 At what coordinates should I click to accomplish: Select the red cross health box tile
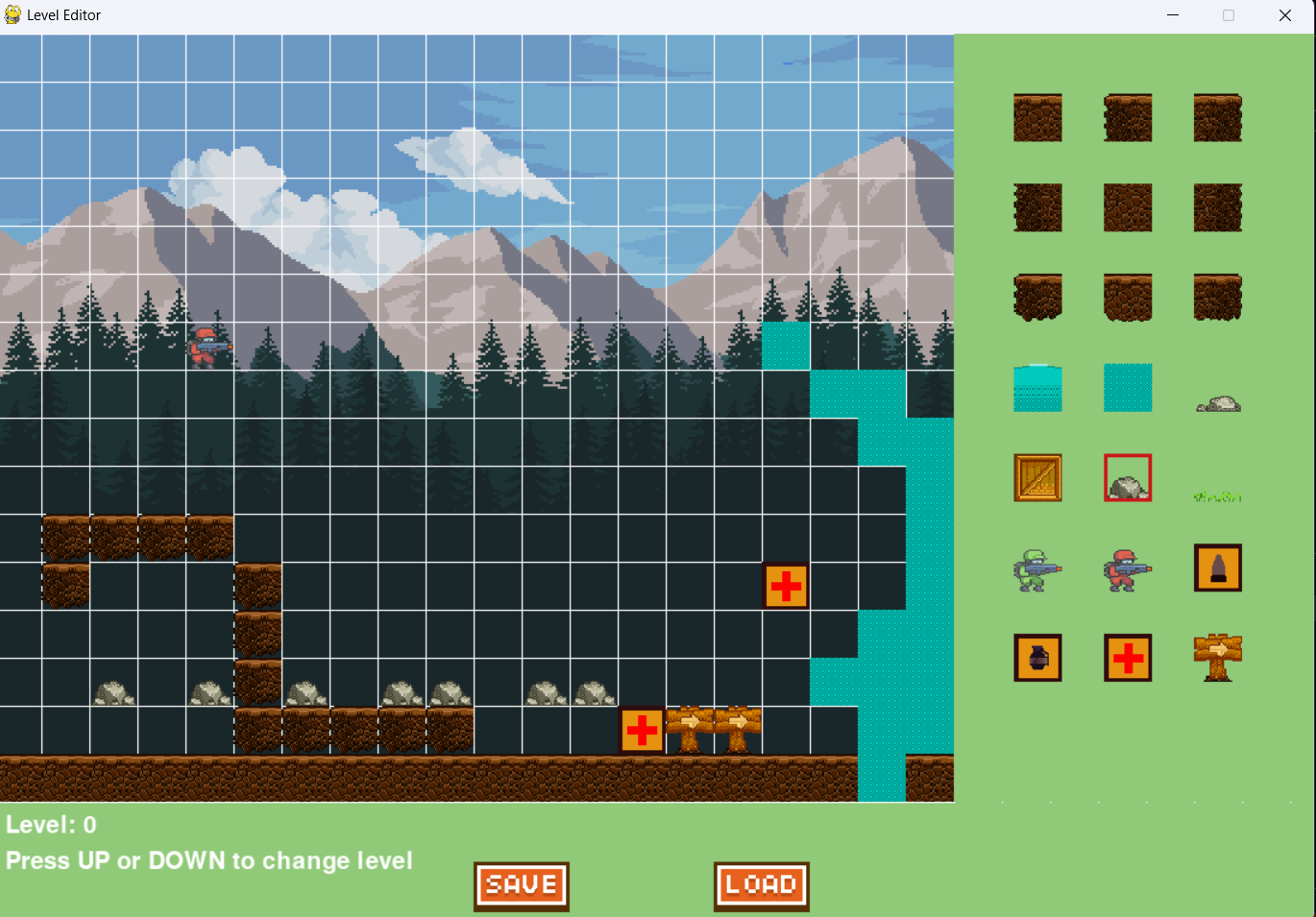[1128, 658]
